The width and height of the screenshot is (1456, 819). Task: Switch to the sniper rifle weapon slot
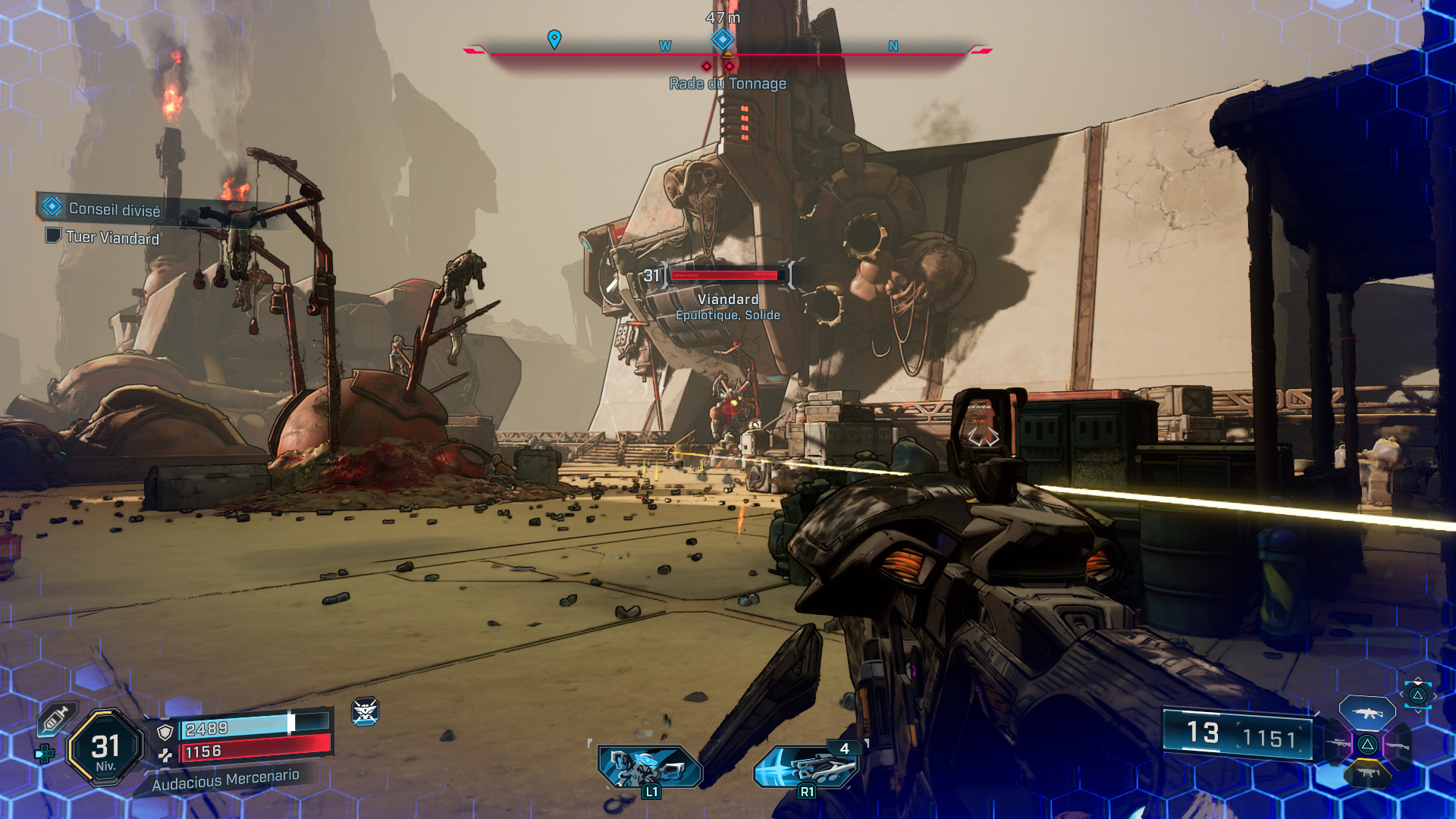1338,744
